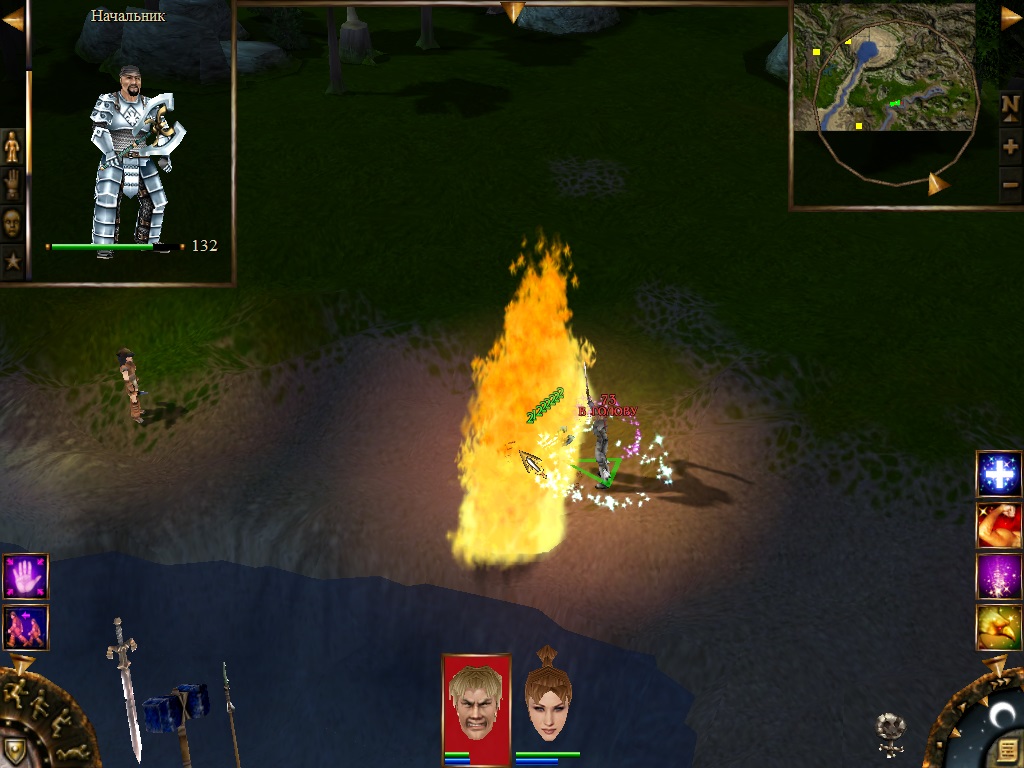Activate the purple open-hand skill
Screen dimensions: 1024x768
[25, 576]
